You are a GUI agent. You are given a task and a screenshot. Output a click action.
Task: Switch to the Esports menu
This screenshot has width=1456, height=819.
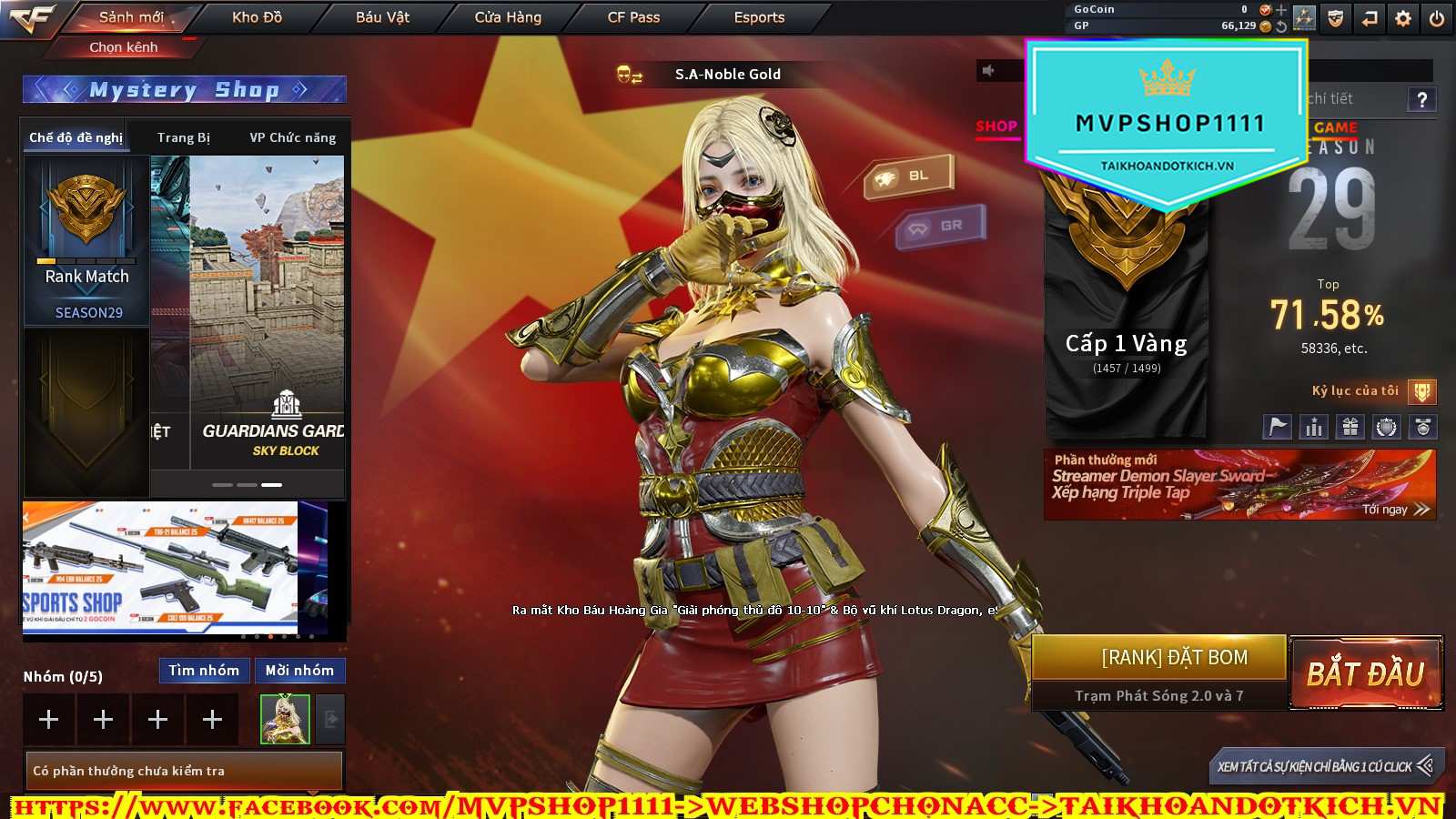759,17
